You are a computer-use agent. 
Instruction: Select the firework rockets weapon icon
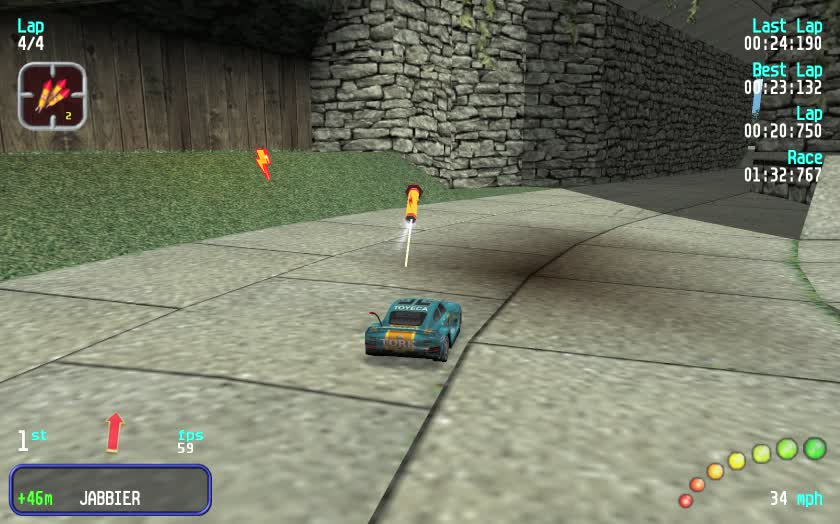(x=52, y=96)
